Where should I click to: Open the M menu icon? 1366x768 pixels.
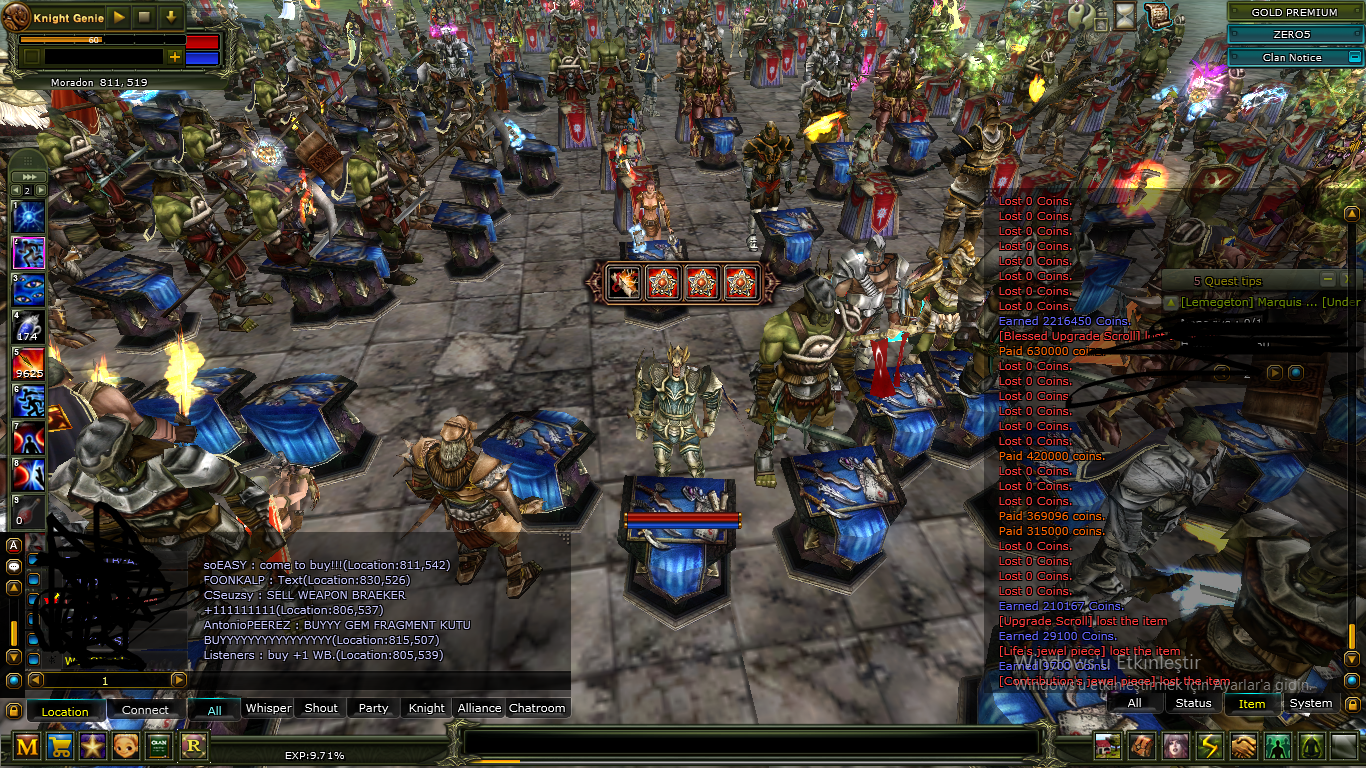coord(28,746)
